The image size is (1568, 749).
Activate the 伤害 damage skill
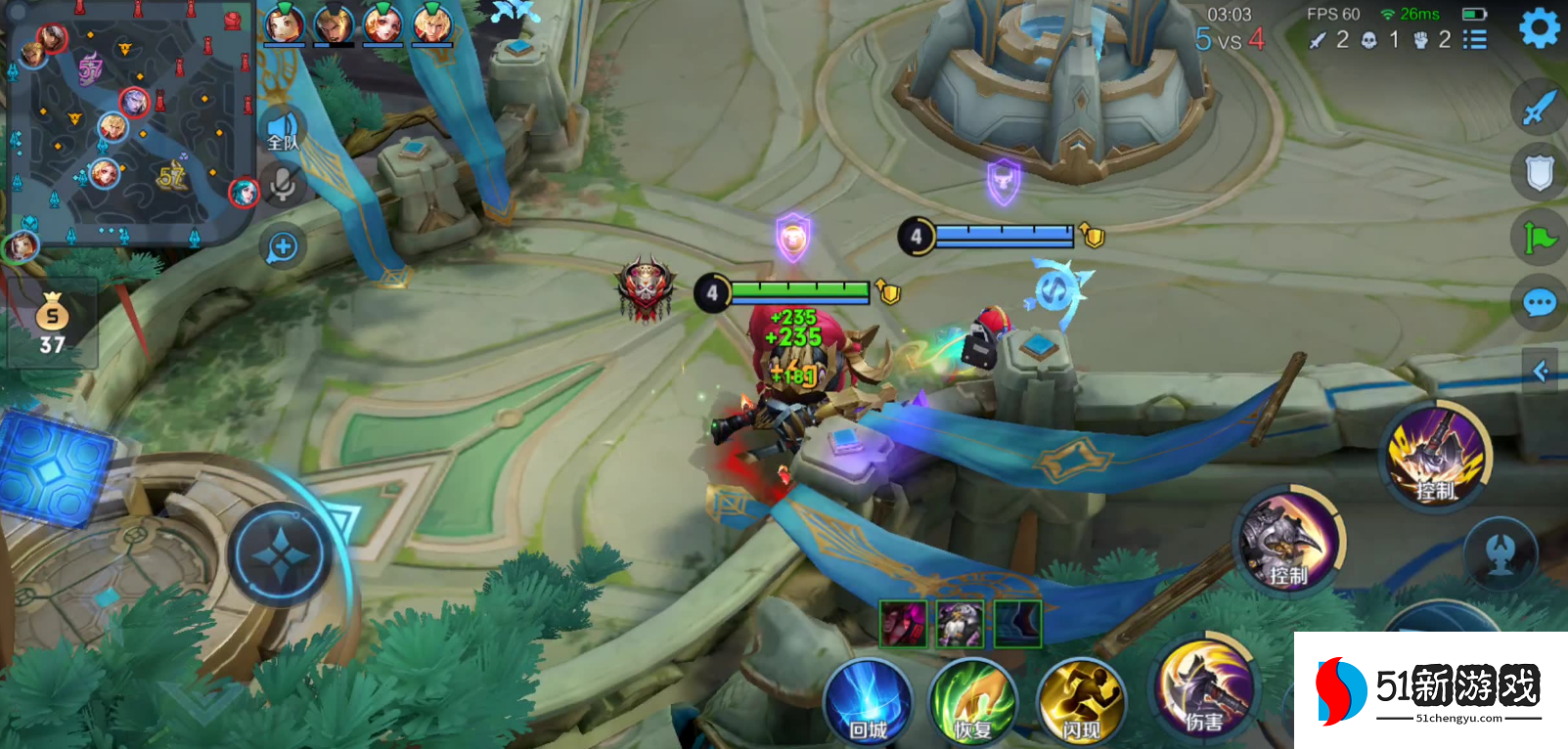1205,689
